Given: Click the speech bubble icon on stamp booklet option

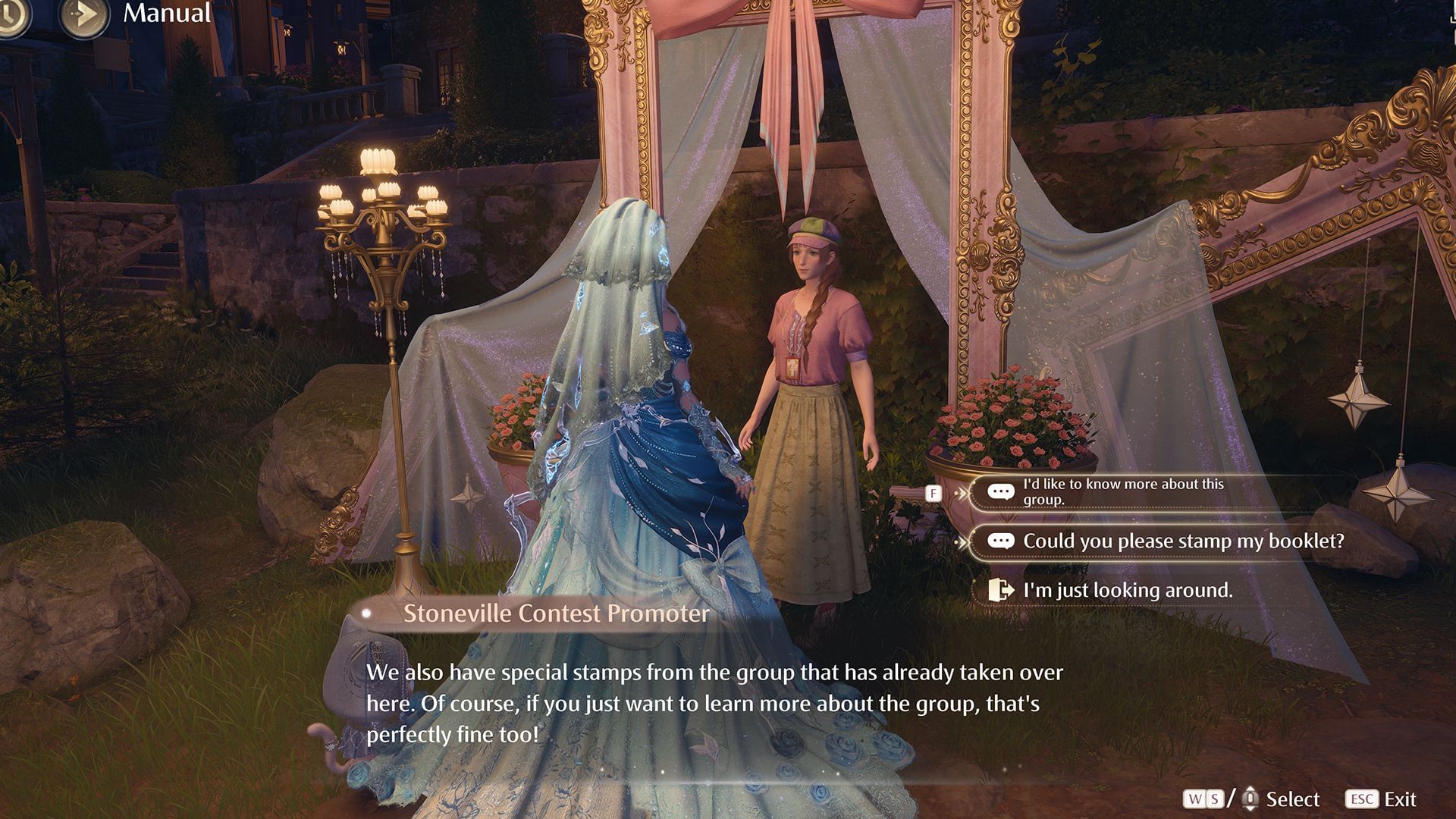Looking at the screenshot, I should pyautogui.click(x=1001, y=540).
